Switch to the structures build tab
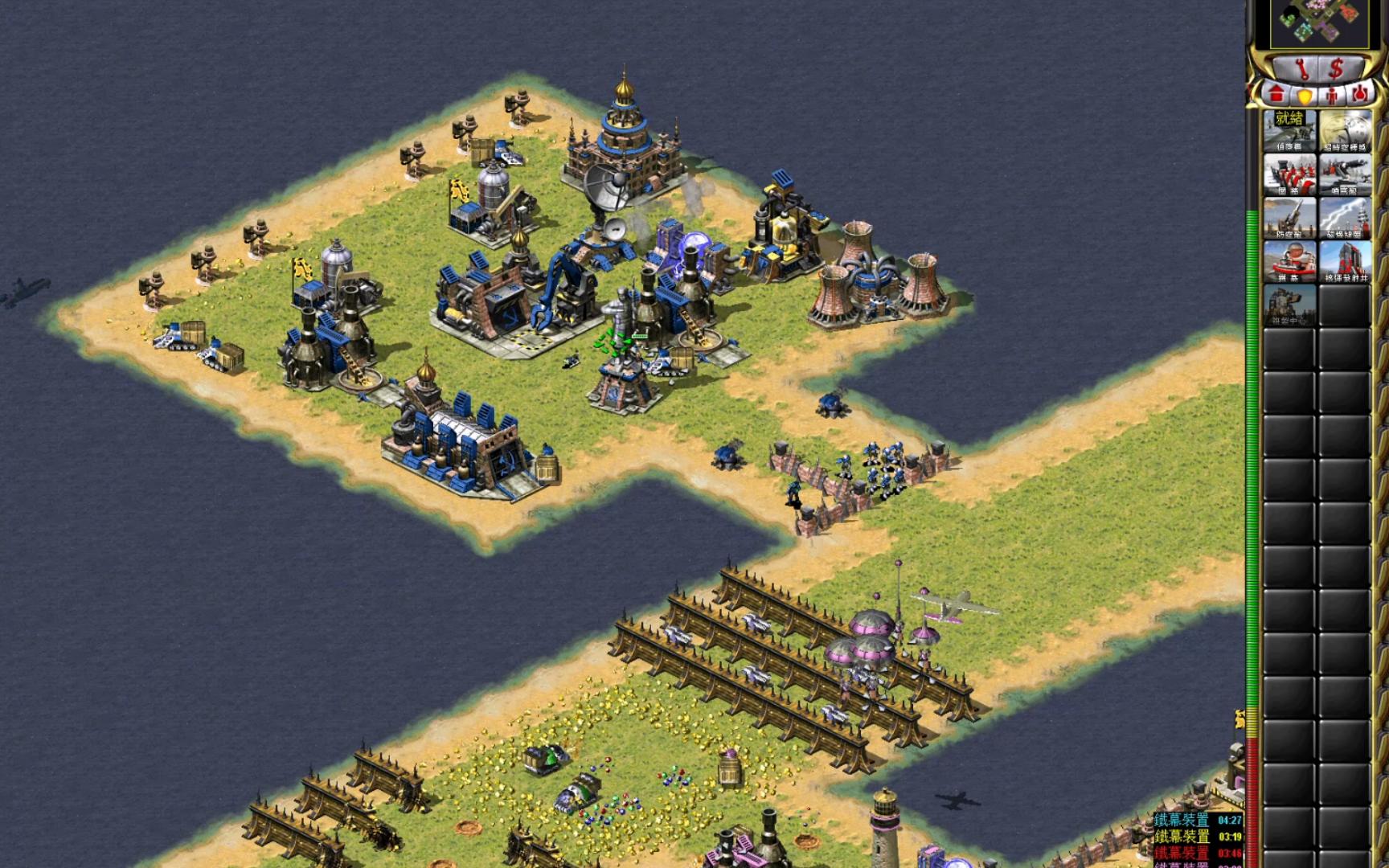Viewport: 1389px width, 868px height. [1276, 94]
